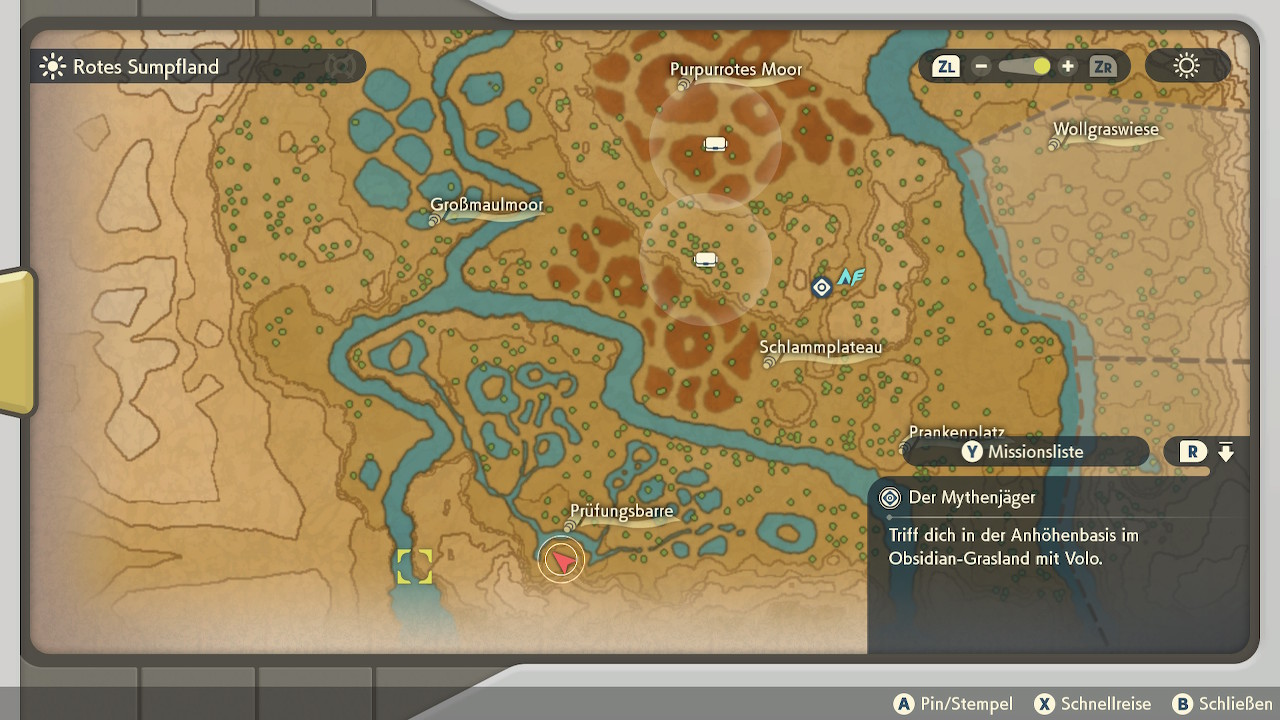Open the yellow tab on left edge
The height and width of the screenshot is (720, 1280).
point(16,342)
